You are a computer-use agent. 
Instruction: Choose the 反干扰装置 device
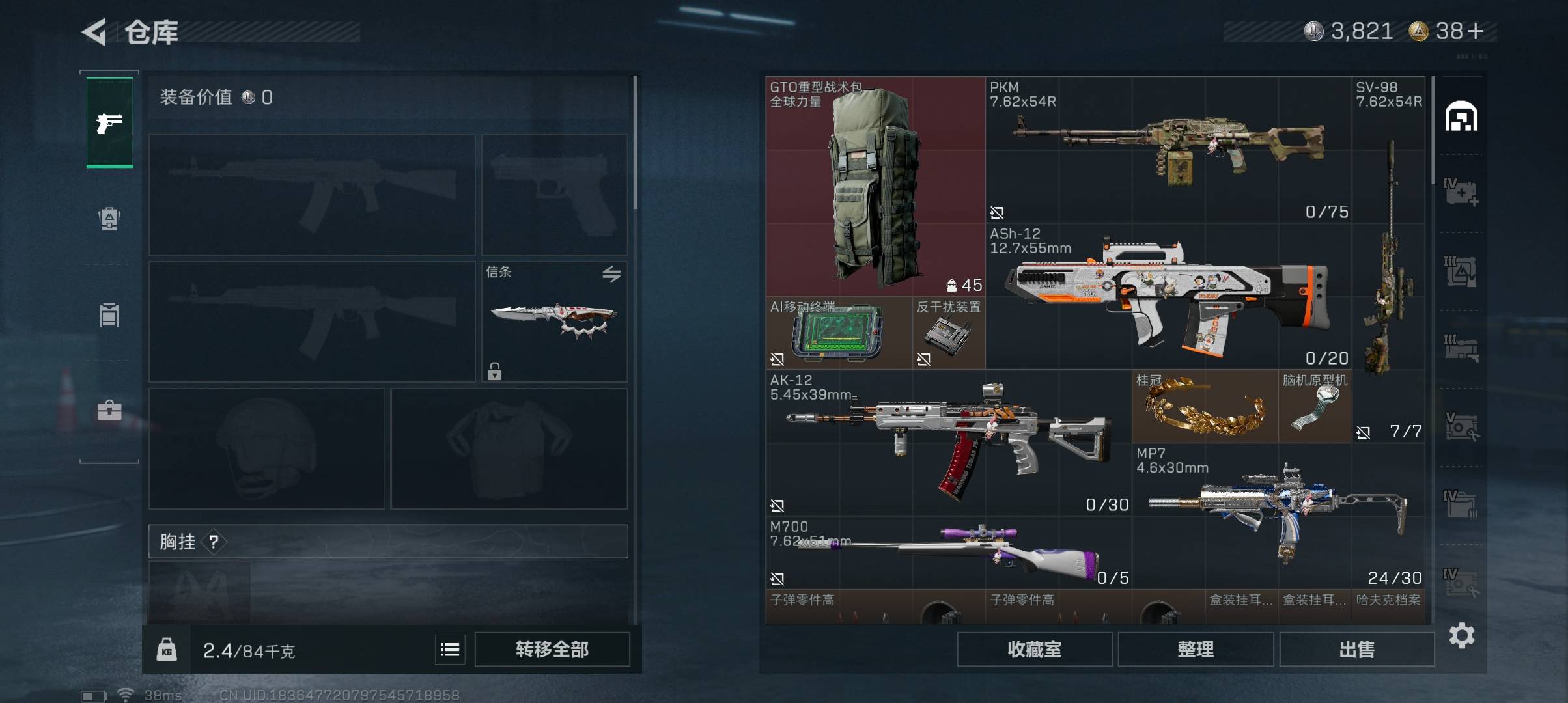coord(949,333)
